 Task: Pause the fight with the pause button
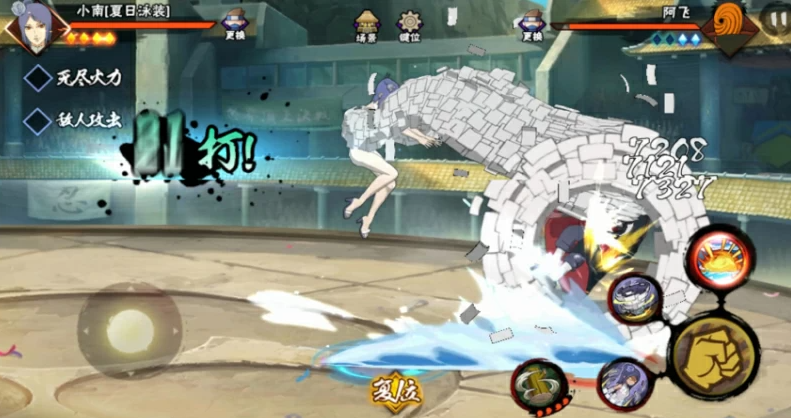click(776, 17)
